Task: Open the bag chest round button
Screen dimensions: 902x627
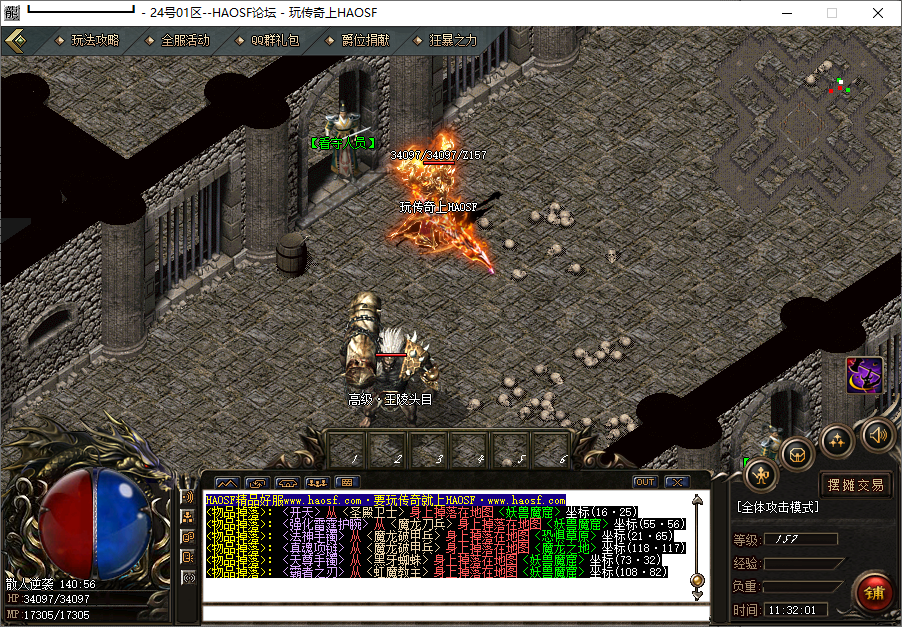Action: (x=797, y=453)
